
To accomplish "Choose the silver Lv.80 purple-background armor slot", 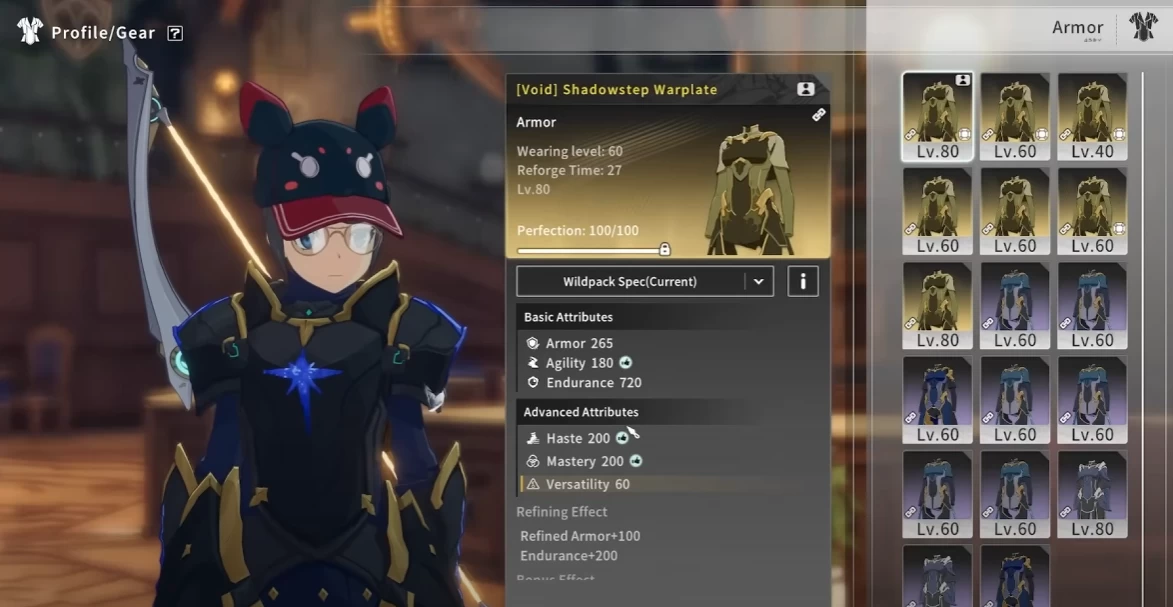I will tap(1092, 494).
